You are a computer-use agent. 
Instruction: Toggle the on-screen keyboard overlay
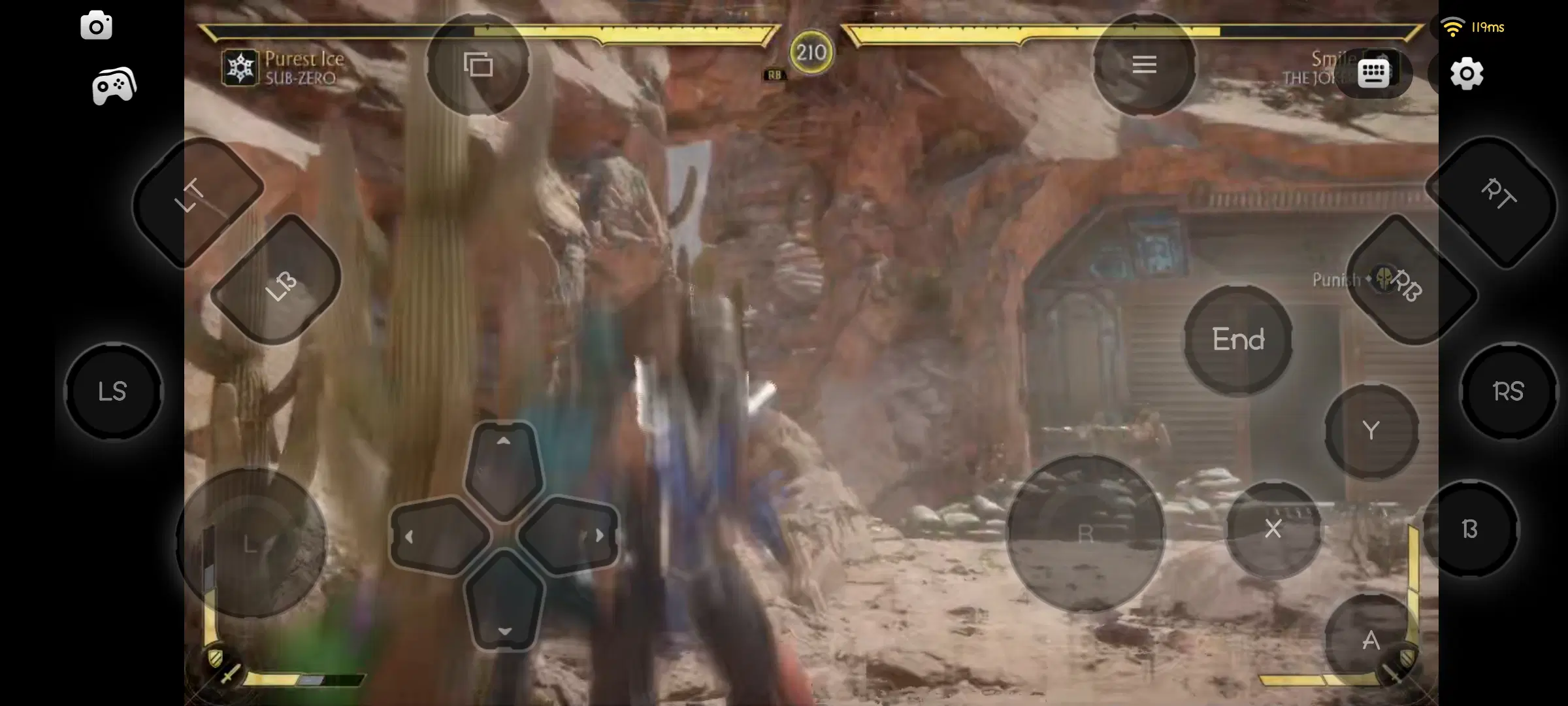1372,73
